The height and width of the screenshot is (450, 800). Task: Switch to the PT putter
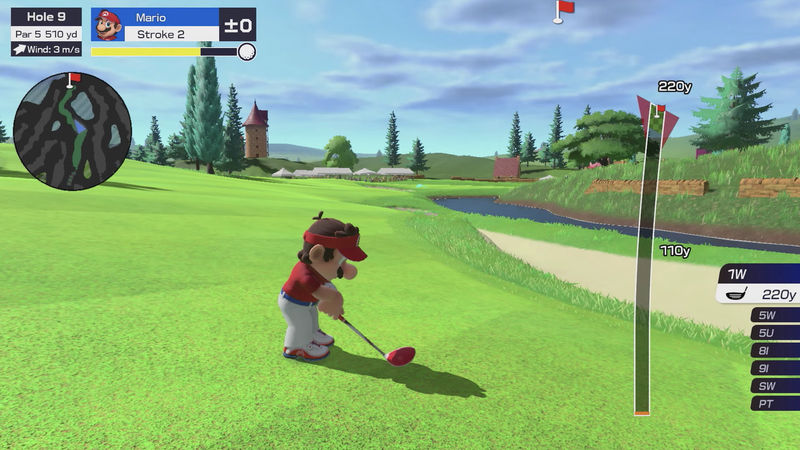point(773,404)
